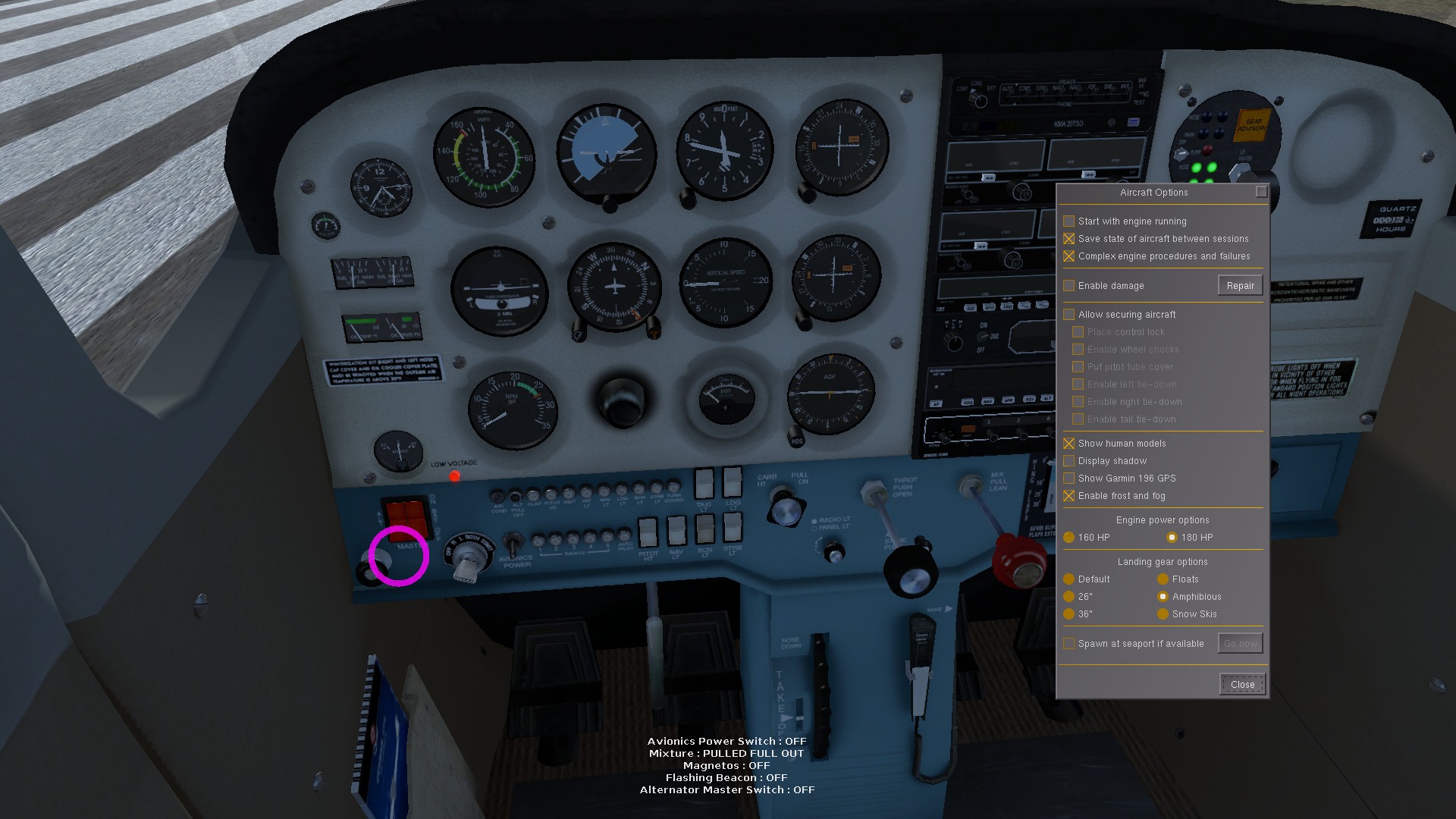This screenshot has width=1456, height=819.
Task: Flip the Avionics Power toggle switch
Action: pyautogui.click(x=512, y=542)
